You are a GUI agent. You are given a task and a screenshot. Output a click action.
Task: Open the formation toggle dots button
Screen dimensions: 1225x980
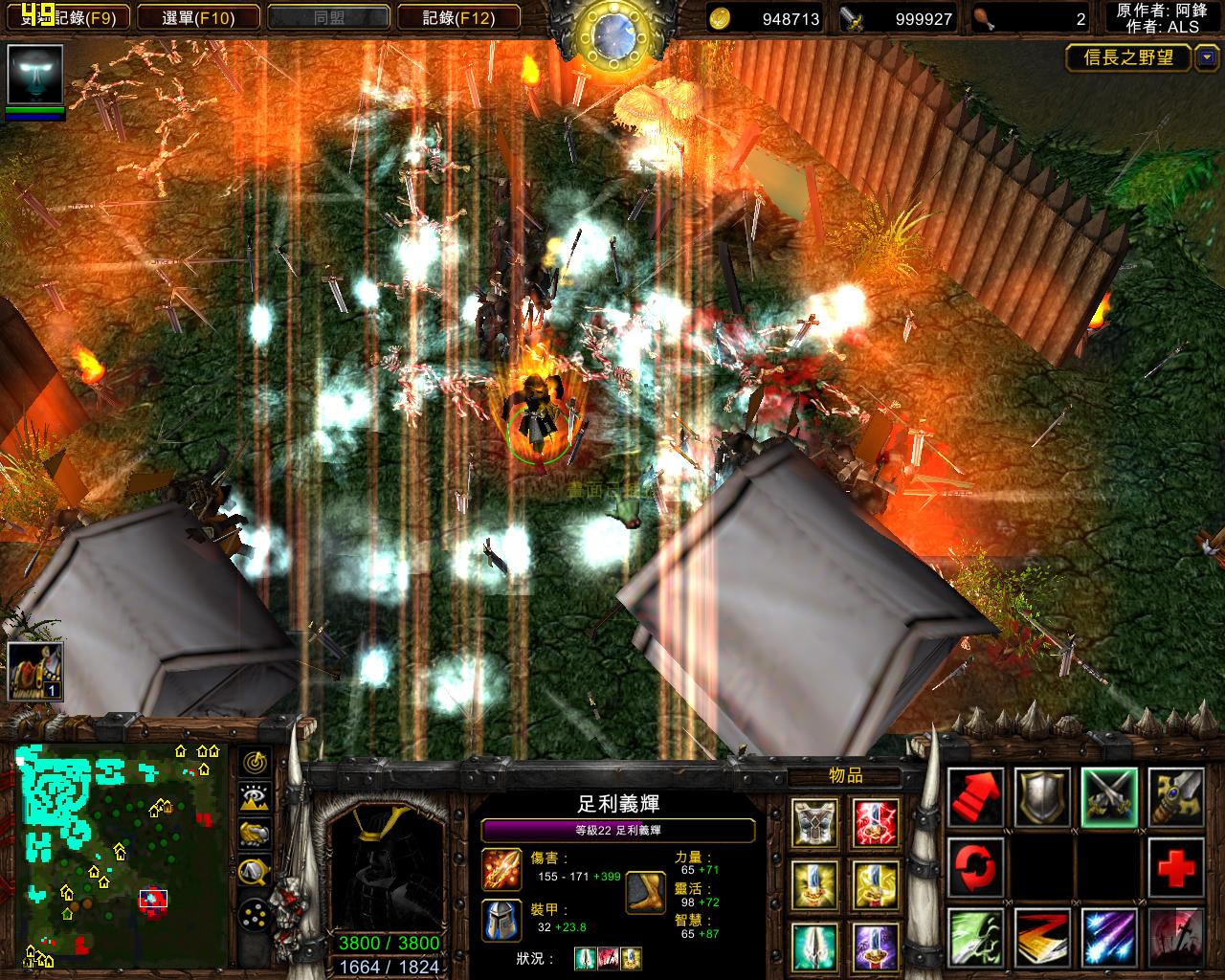255,914
